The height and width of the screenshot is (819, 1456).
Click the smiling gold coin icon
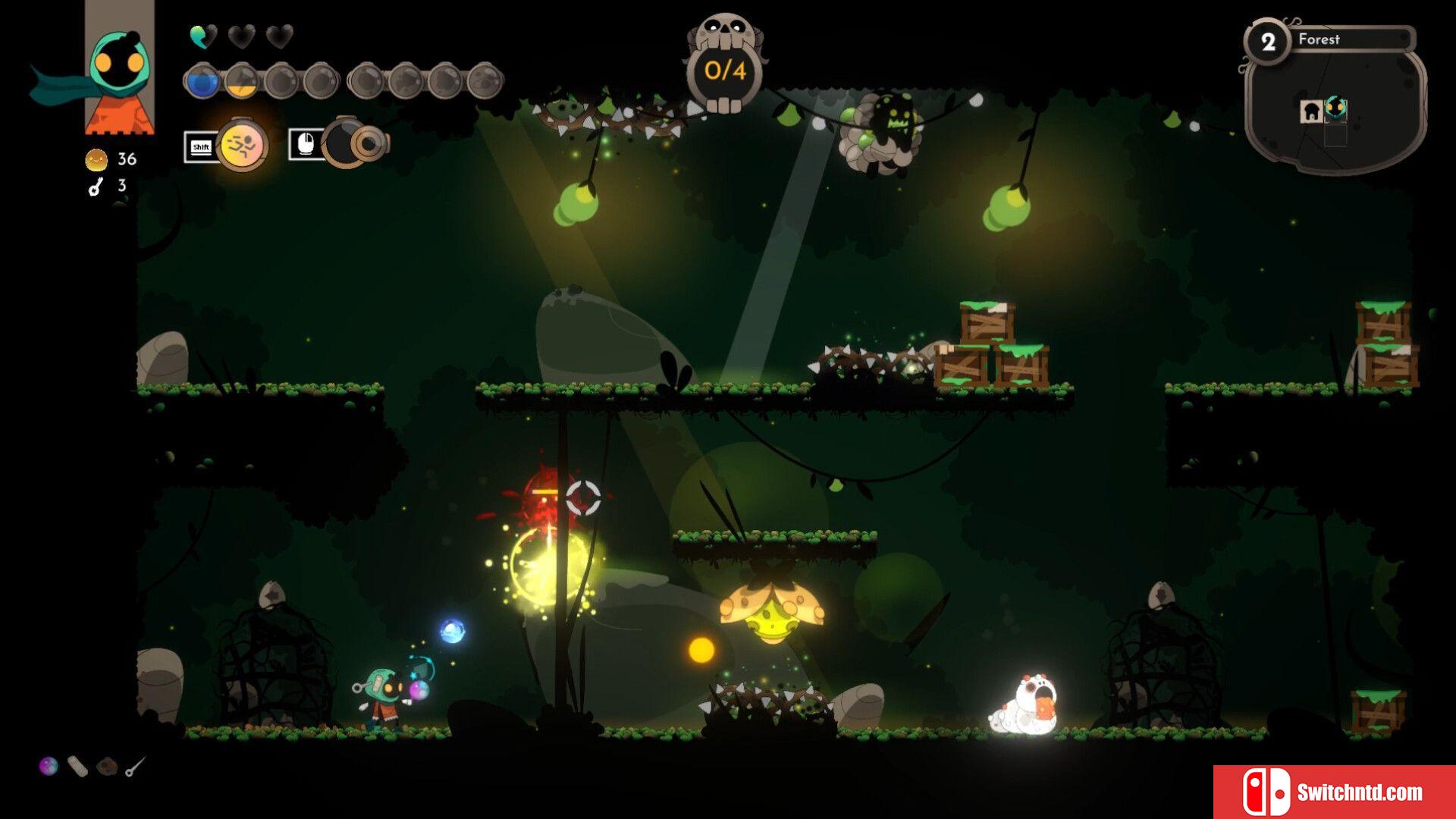(x=96, y=159)
